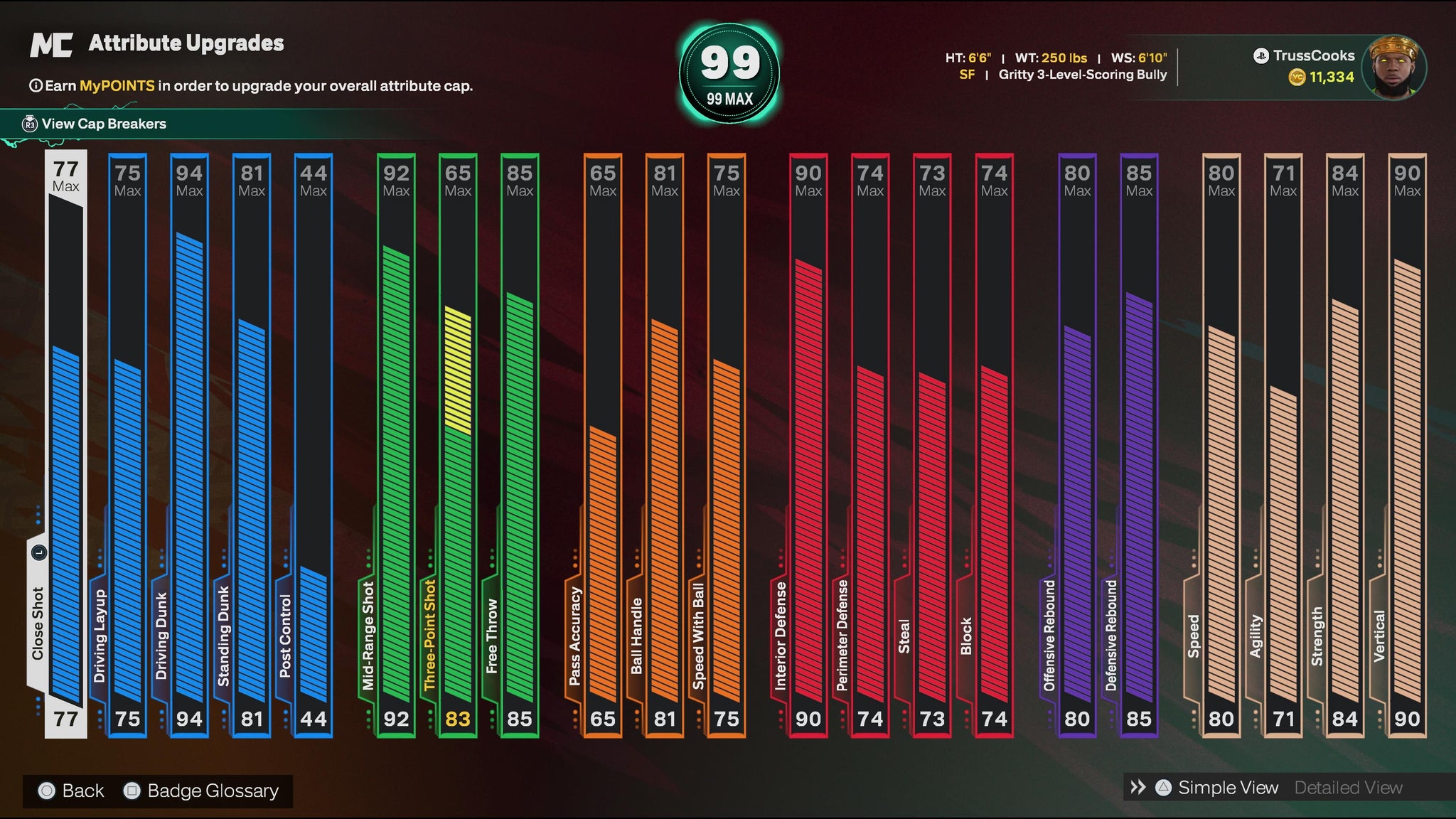Switch to Detailed View
Viewport: 1456px width, 819px height.
pos(1348,788)
